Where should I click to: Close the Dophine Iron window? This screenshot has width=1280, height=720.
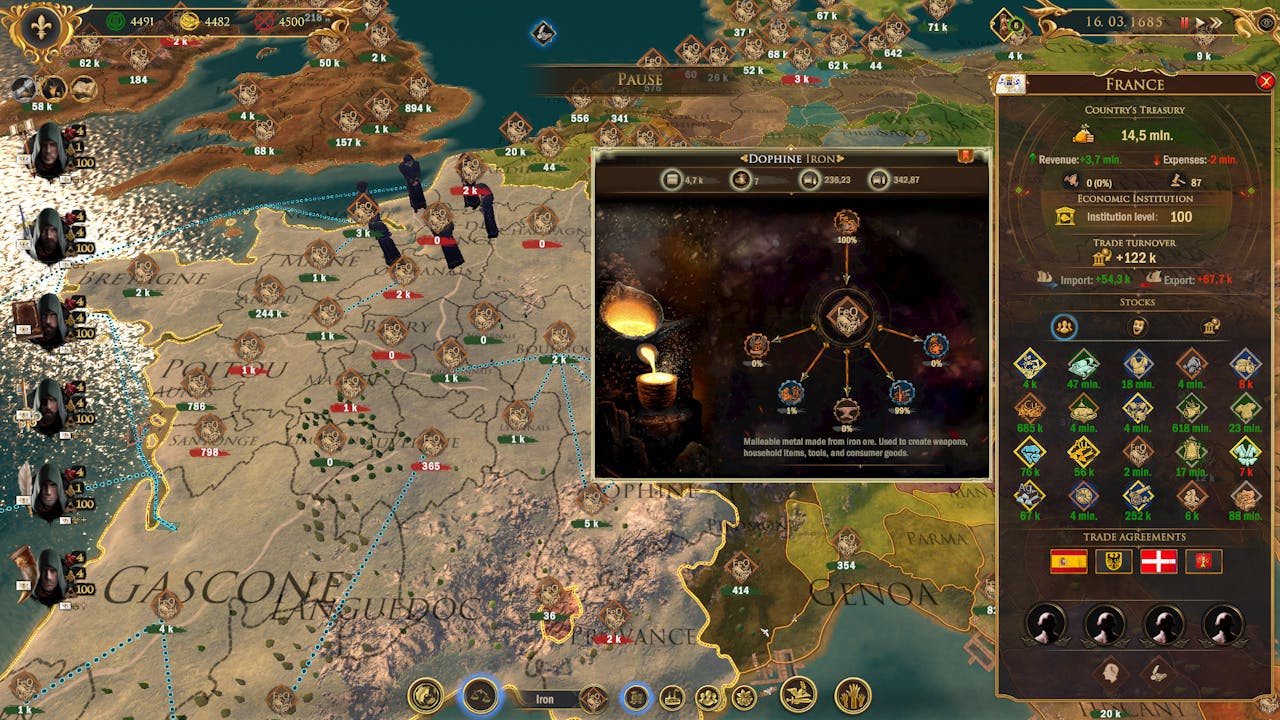click(x=966, y=156)
